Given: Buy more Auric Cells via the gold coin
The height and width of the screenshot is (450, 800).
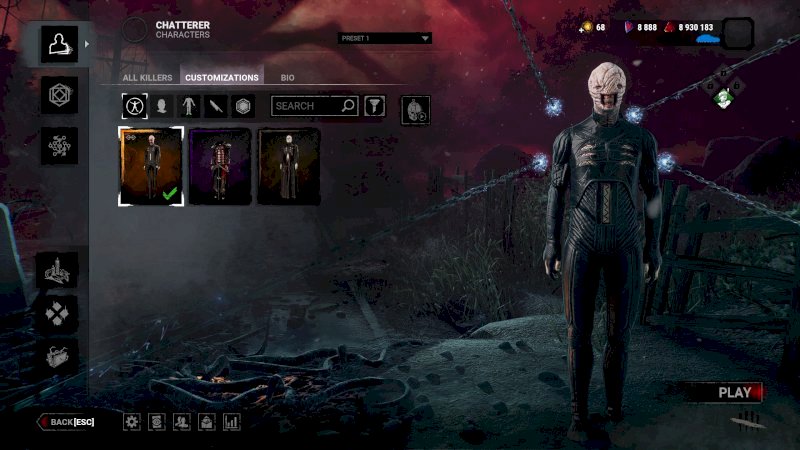Looking at the screenshot, I should pyautogui.click(x=588, y=28).
